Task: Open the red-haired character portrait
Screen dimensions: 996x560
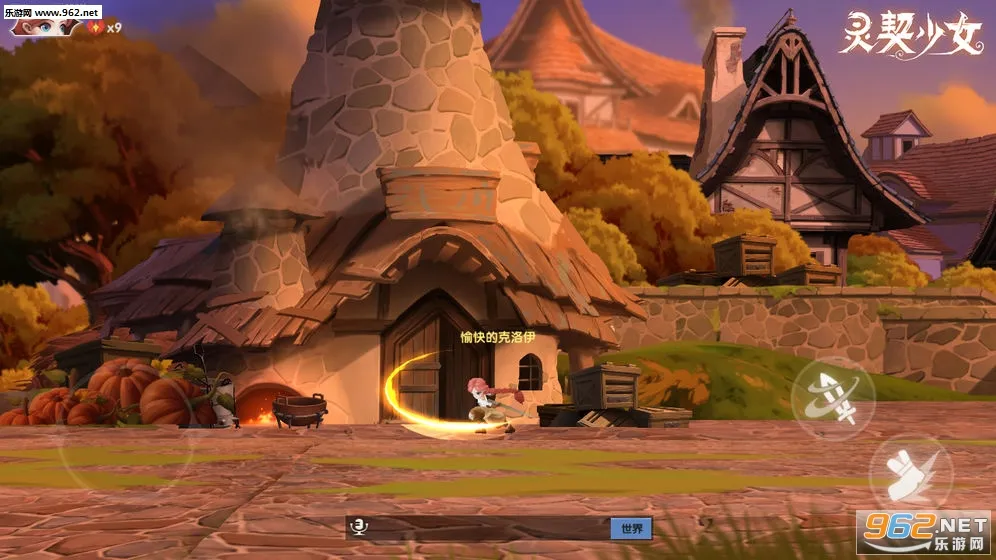Action: click(43, 26)
